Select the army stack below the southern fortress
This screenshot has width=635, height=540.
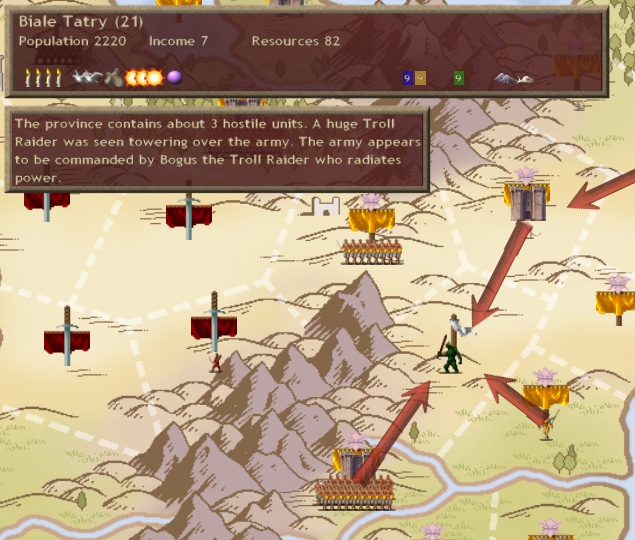coord(354,492)
